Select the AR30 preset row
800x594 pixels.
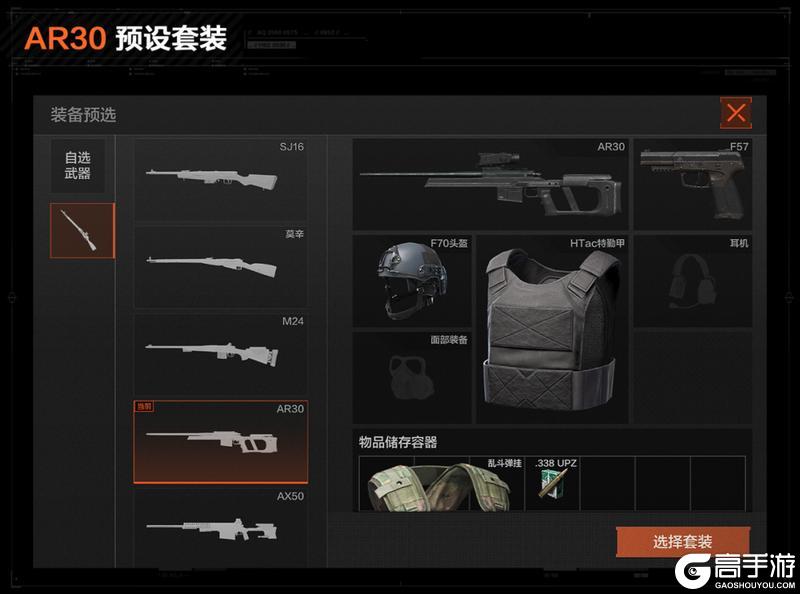tap(221, 441)
